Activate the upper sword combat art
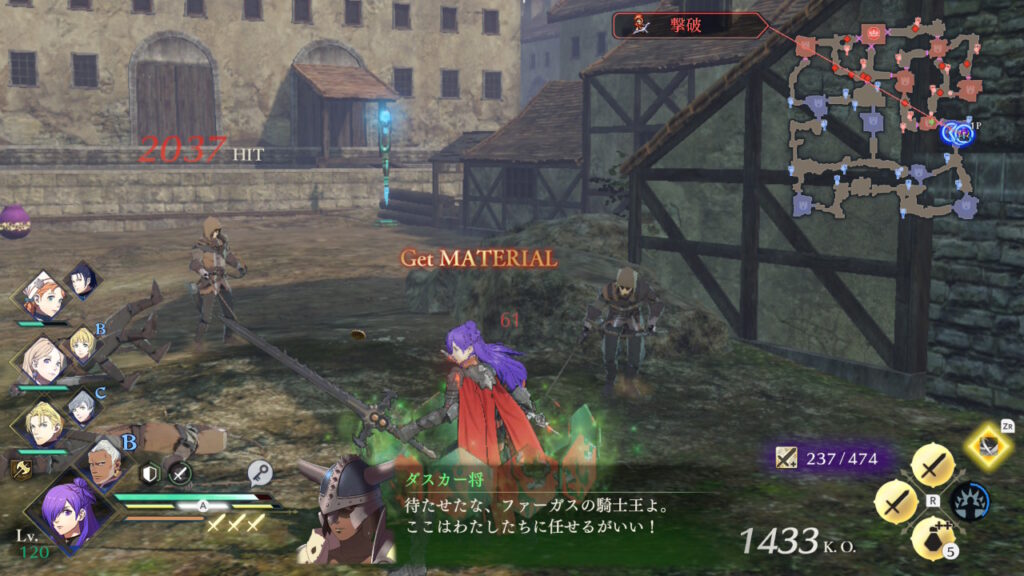 click(933, 467)
